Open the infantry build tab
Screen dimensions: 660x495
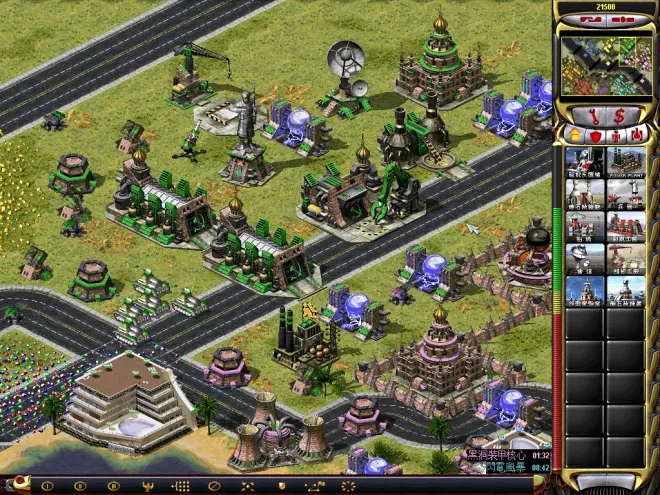click(x=617, y=136)
